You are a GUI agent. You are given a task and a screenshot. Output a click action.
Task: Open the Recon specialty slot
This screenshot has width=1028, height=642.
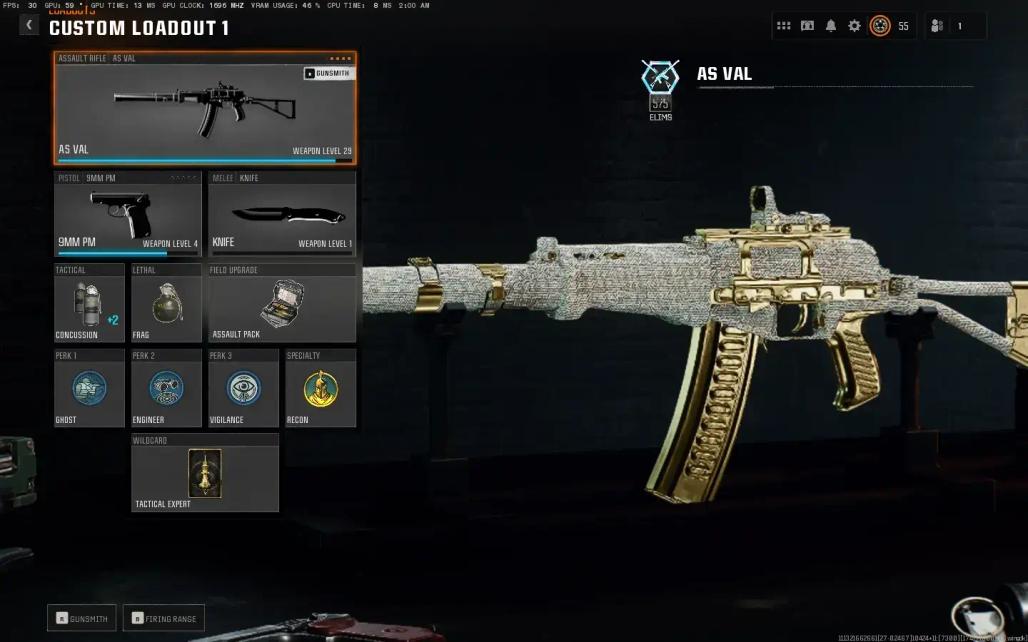[x=320, y=388]
